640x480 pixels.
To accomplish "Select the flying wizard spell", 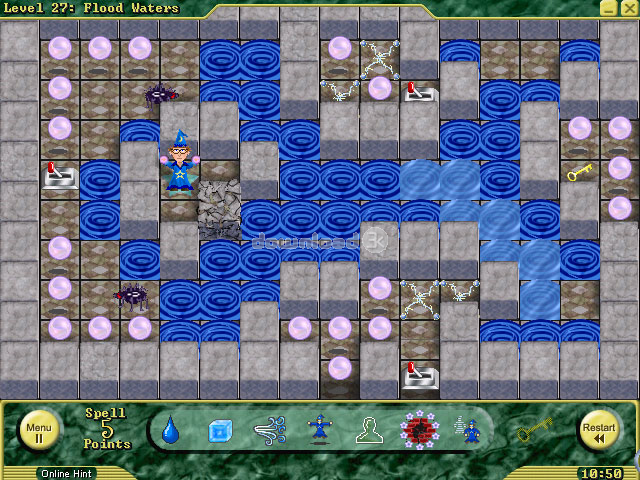I will [x=321, y=431].
